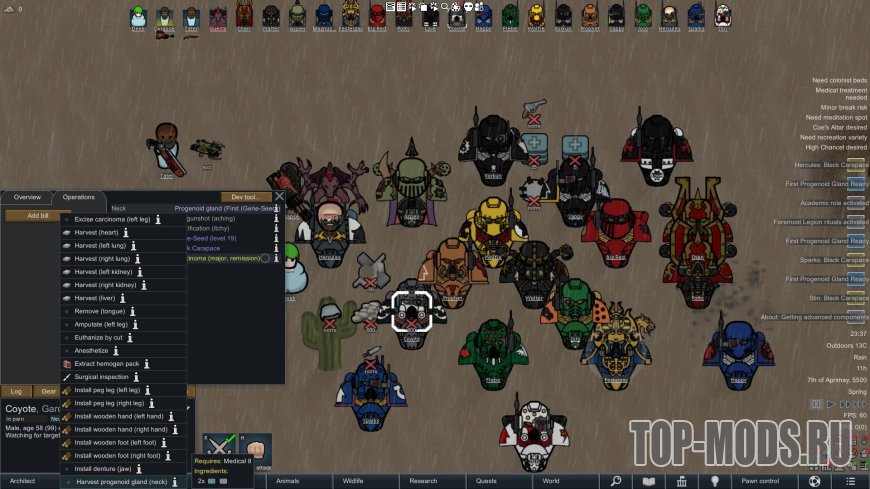
Task: Open the Quests menu
Action: [486, 481]
